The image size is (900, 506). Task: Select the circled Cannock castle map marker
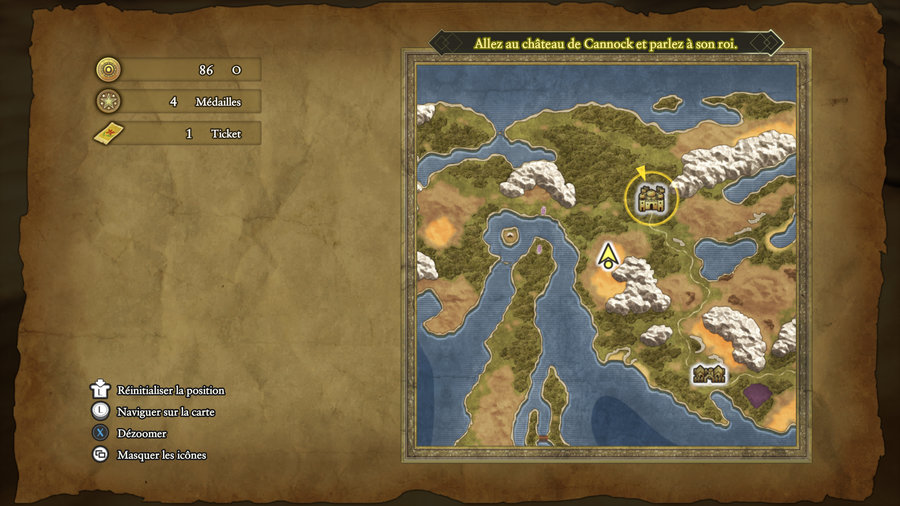651,197
